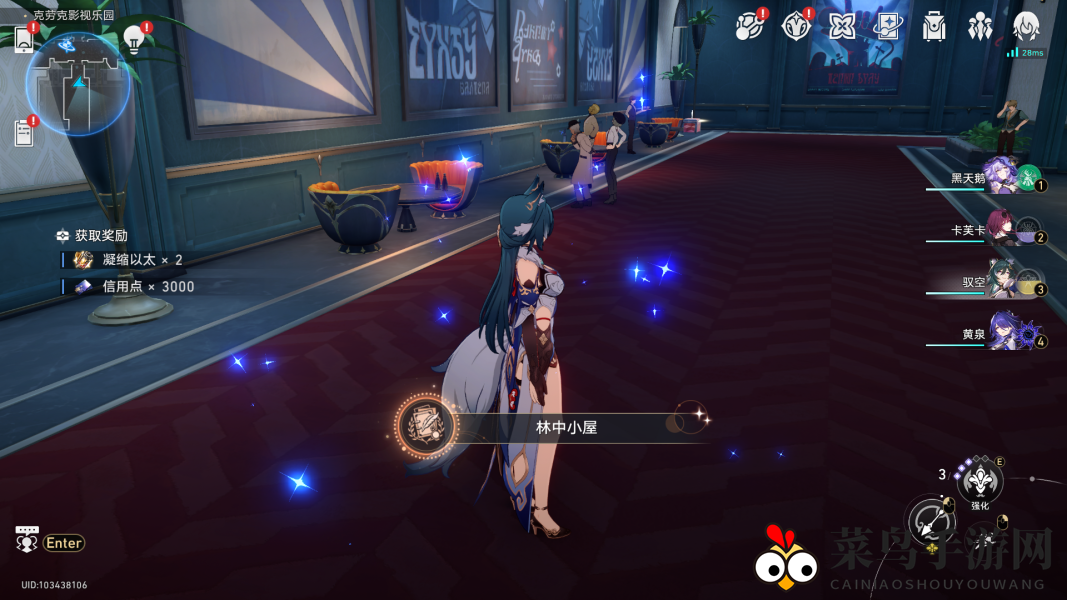The image size is (1067, 600).
Task: Activate the 强化 technique skill
Action: coord(980,484)
